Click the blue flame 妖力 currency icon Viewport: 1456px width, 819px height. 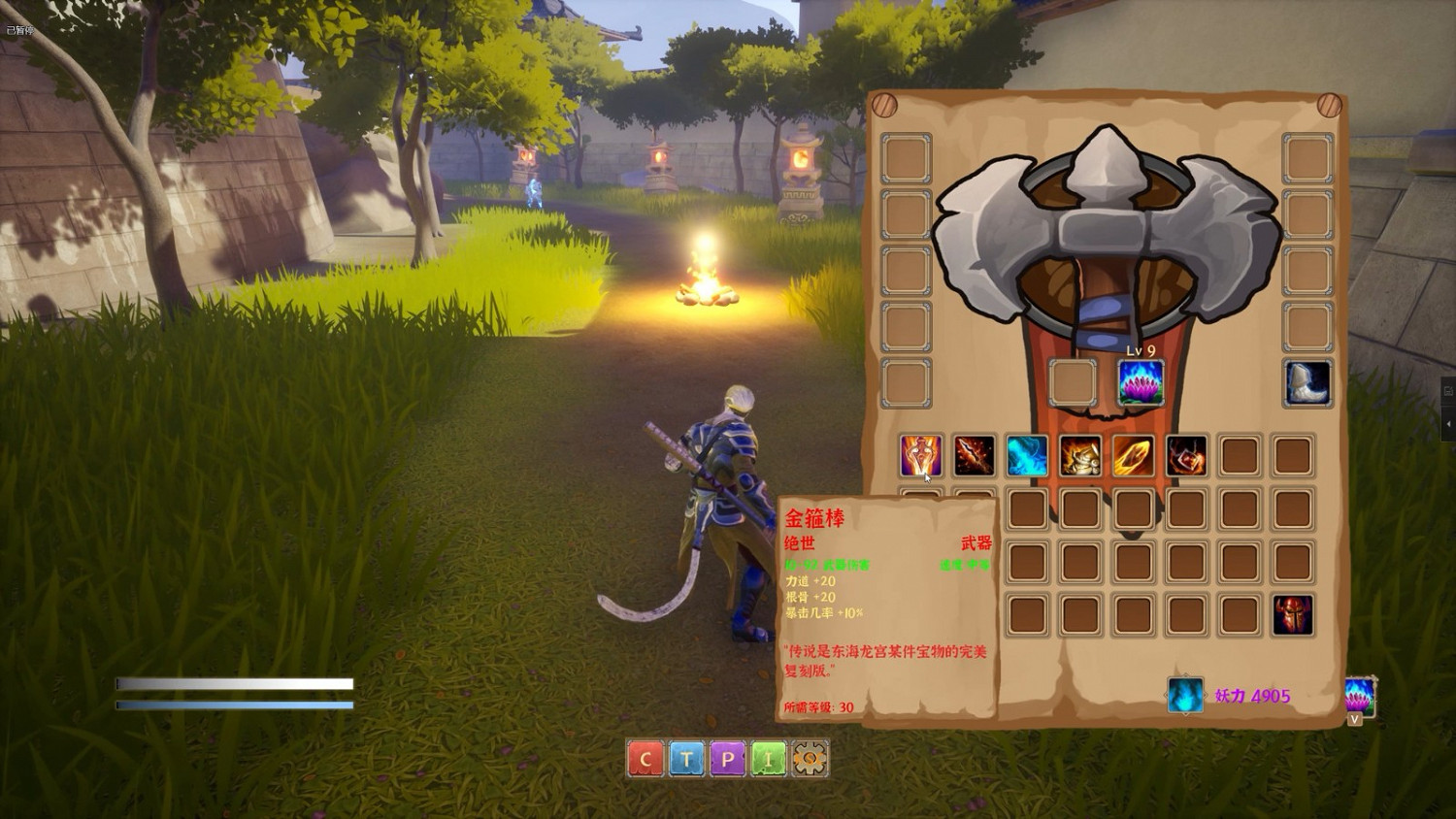click(1185, 696)
